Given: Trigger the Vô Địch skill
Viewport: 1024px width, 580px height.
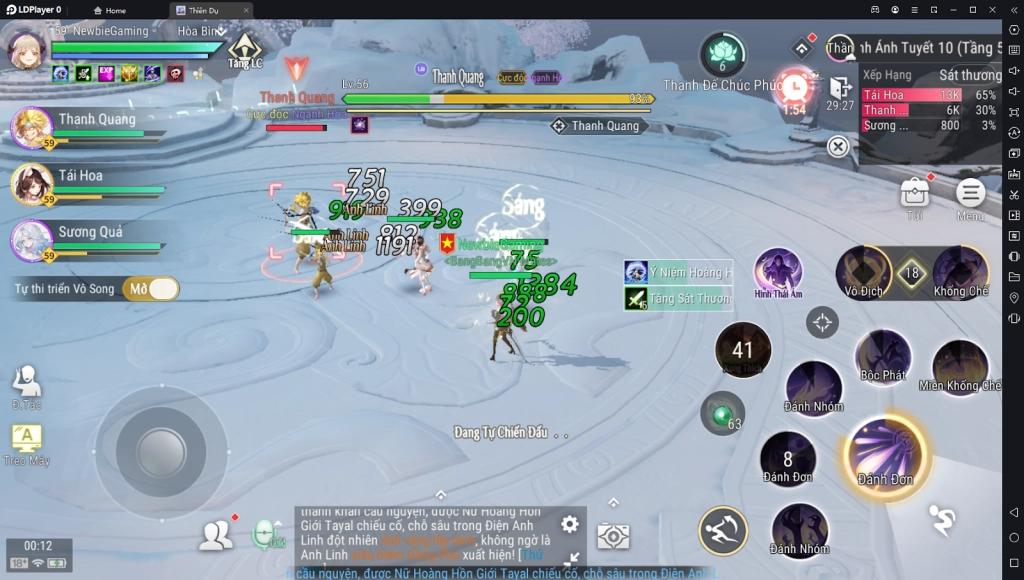Looking at the screenshot, I should [863, 271].
